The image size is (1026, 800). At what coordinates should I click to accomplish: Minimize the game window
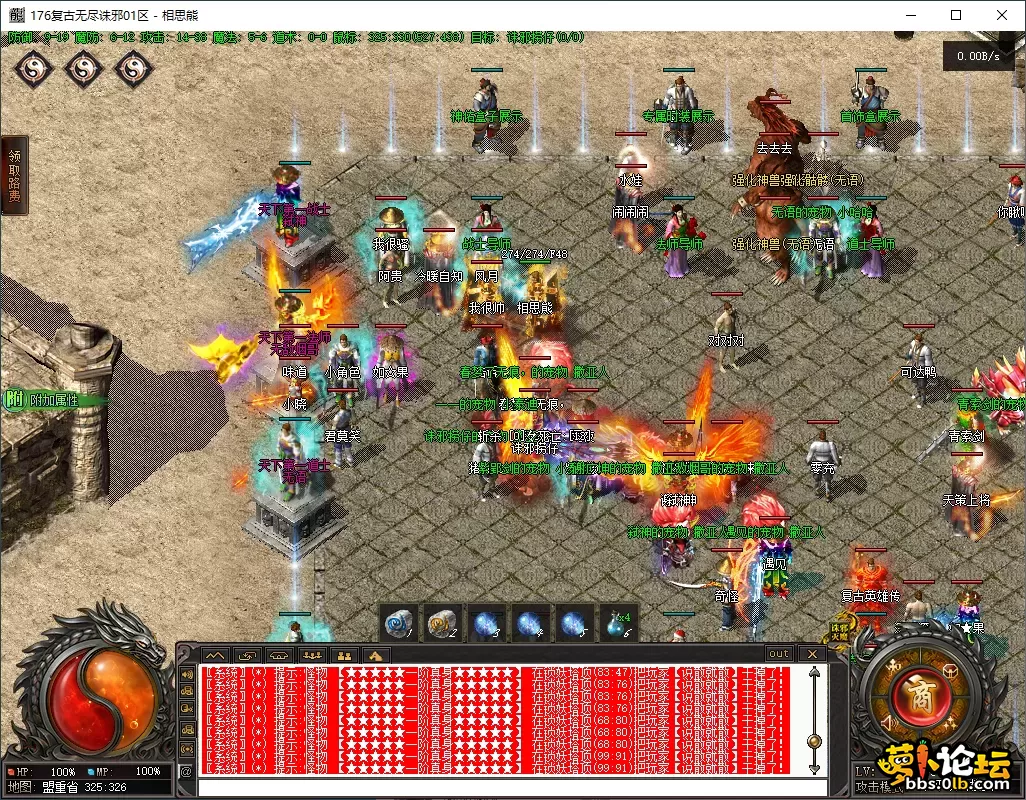pos(909,15)
